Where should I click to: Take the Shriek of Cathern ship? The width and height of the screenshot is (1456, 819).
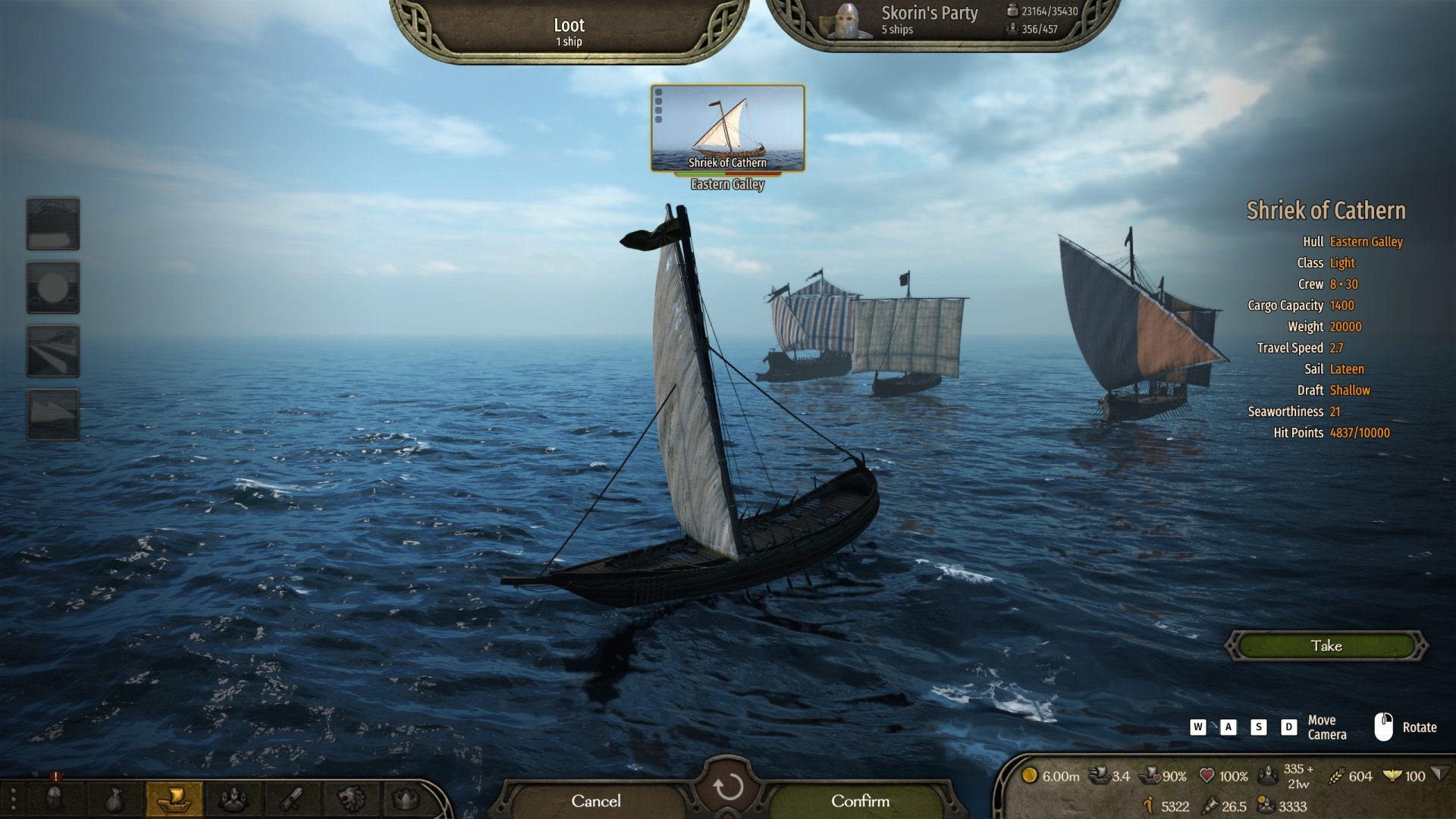click(x=1326, y=646)
